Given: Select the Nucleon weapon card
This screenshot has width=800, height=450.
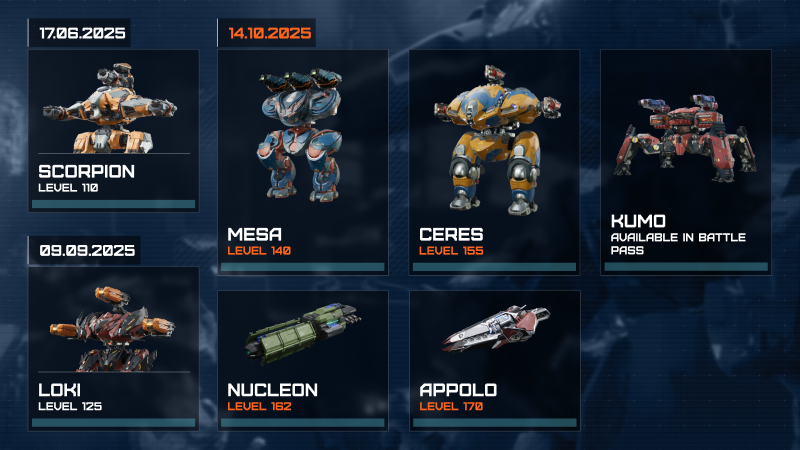Looking at the screenshot, I should click(x=303, y=360).
